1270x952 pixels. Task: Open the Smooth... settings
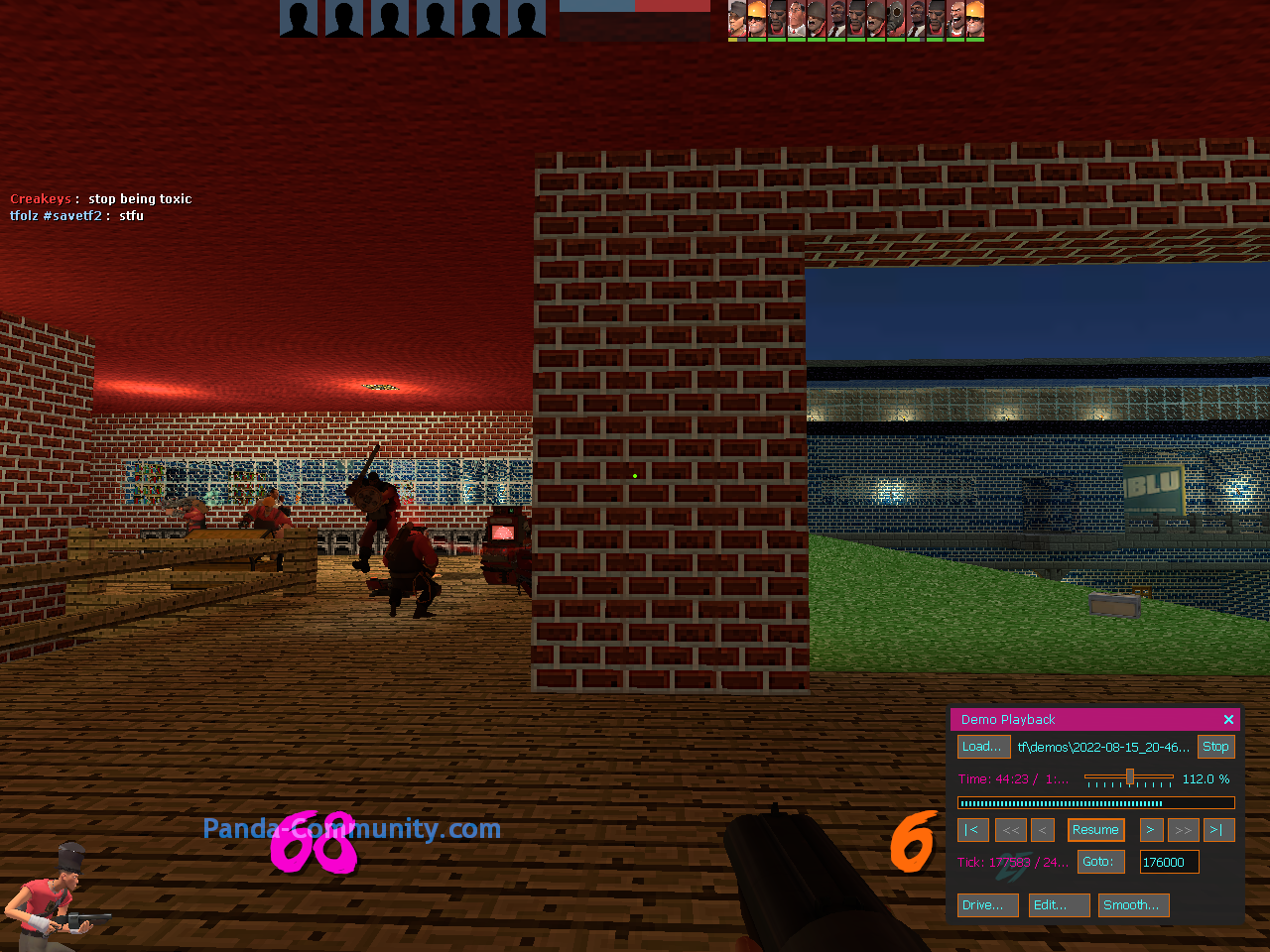point(1133,905)
